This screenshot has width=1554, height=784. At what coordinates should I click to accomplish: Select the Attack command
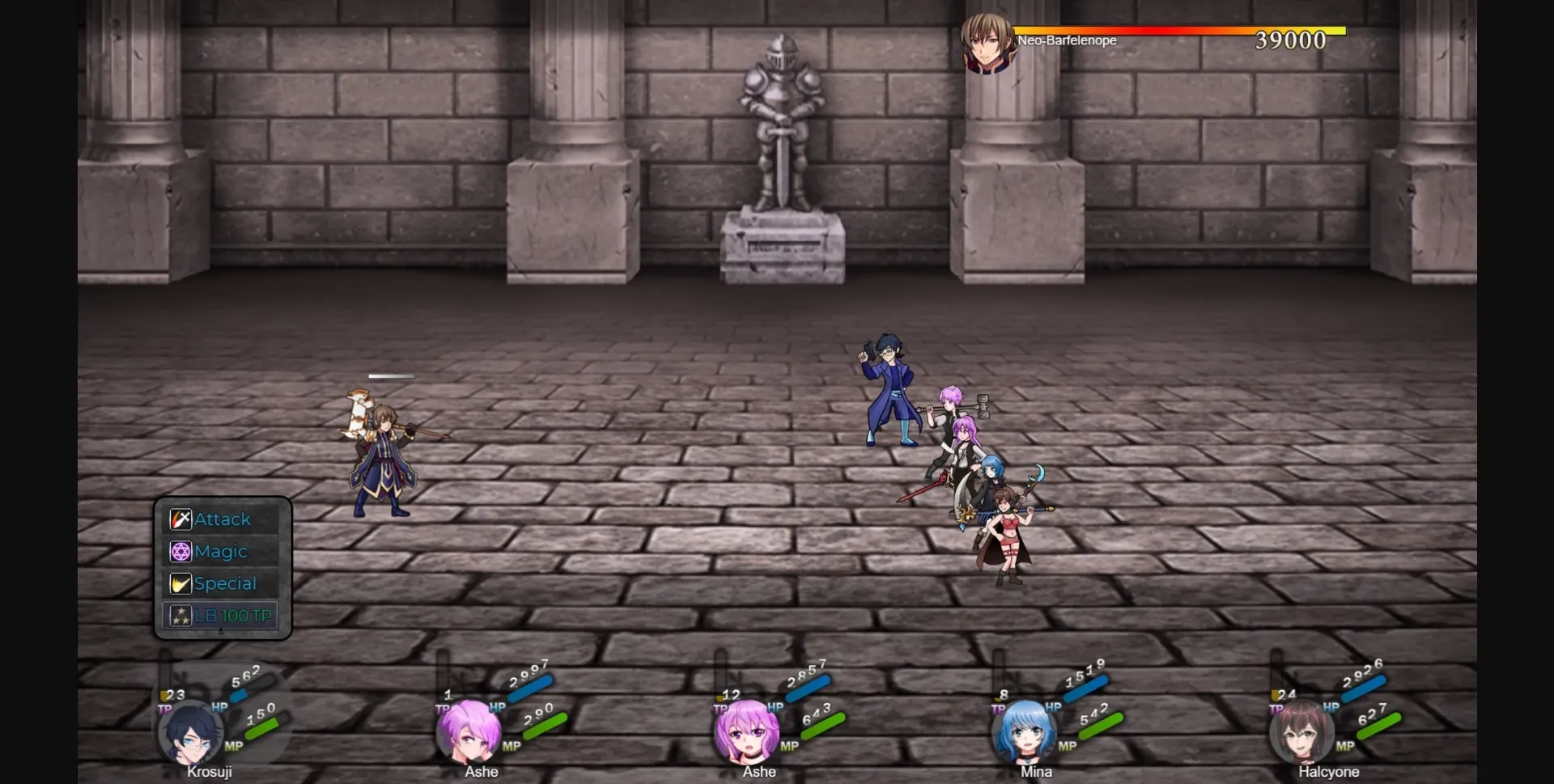[x=223, y=519]
